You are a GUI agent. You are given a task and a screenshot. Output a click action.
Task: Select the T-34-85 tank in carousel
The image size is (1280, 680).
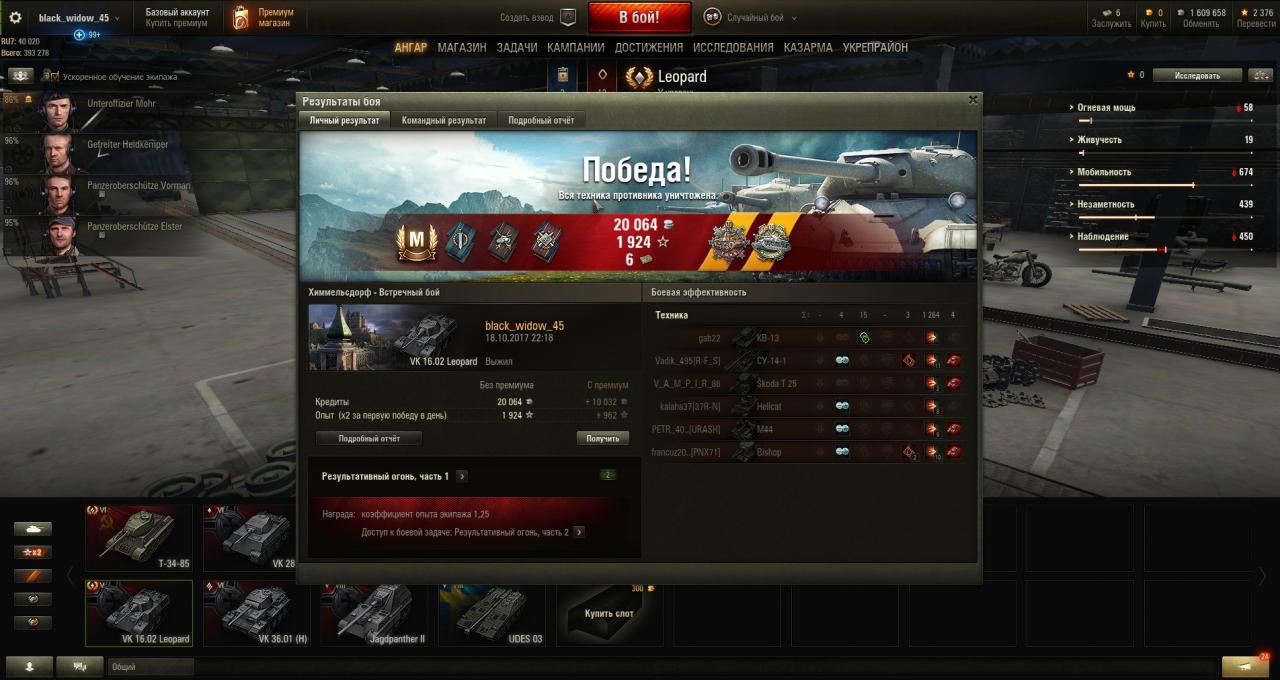139,537
